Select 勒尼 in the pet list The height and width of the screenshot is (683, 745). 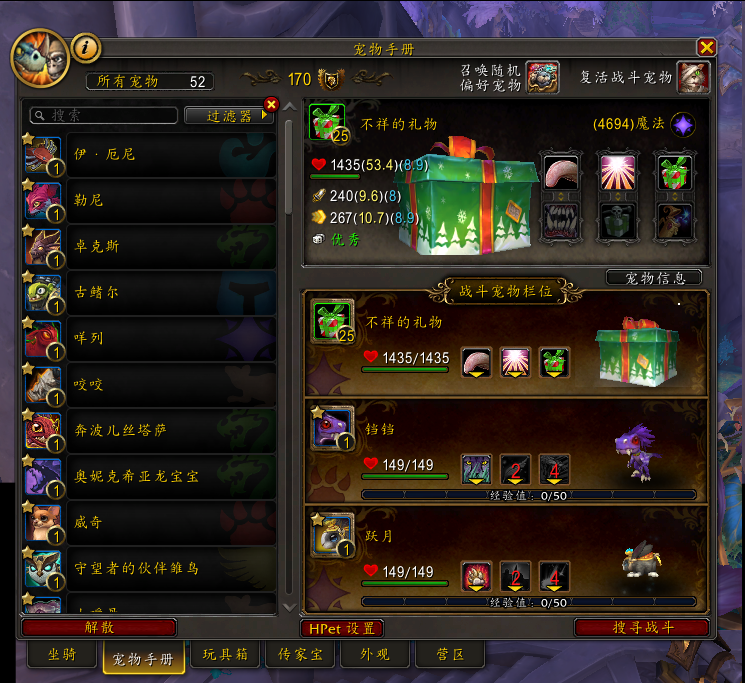click(x=150, y=200)
